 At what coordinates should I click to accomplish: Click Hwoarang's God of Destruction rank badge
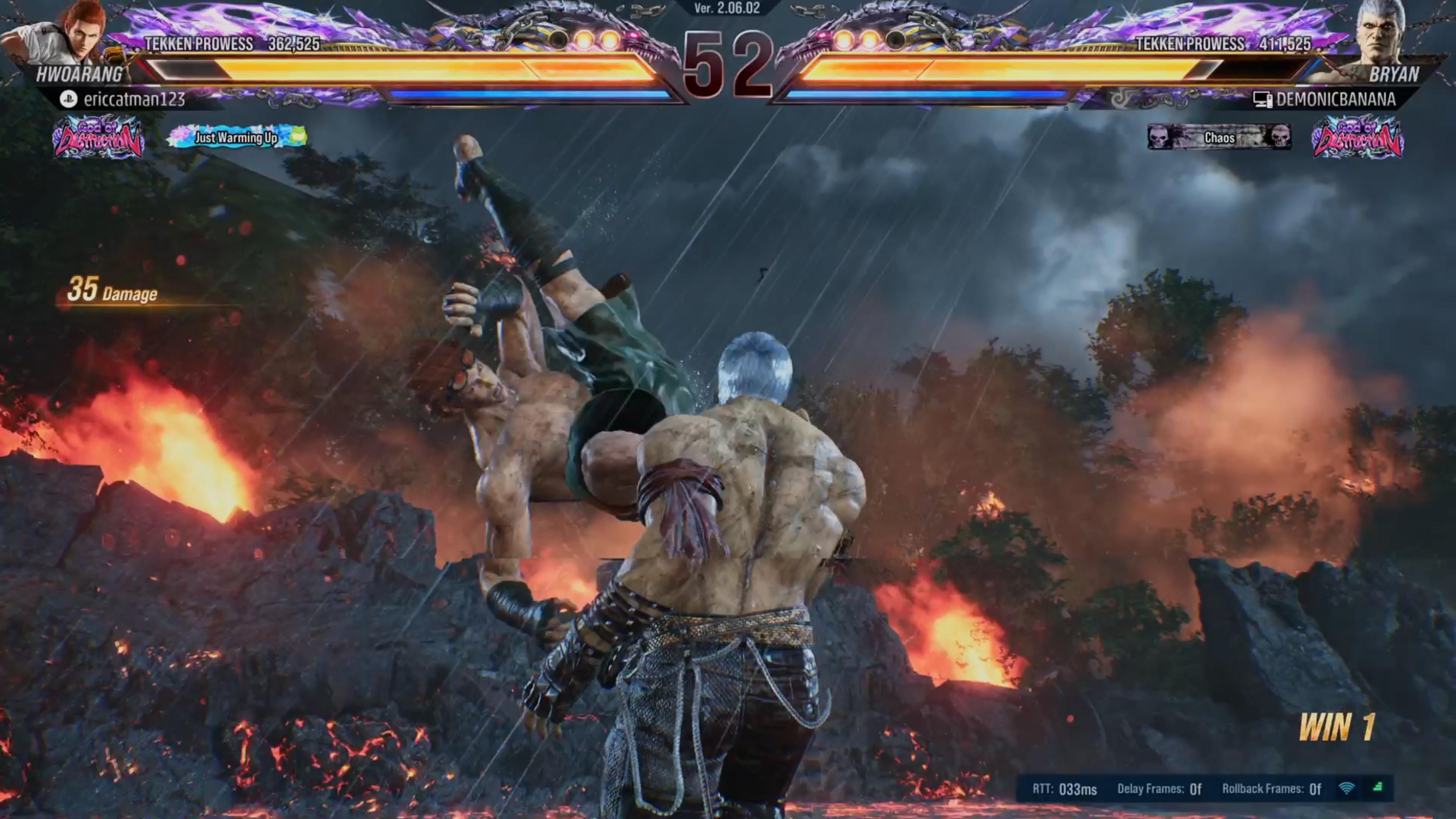coord(98,137)
